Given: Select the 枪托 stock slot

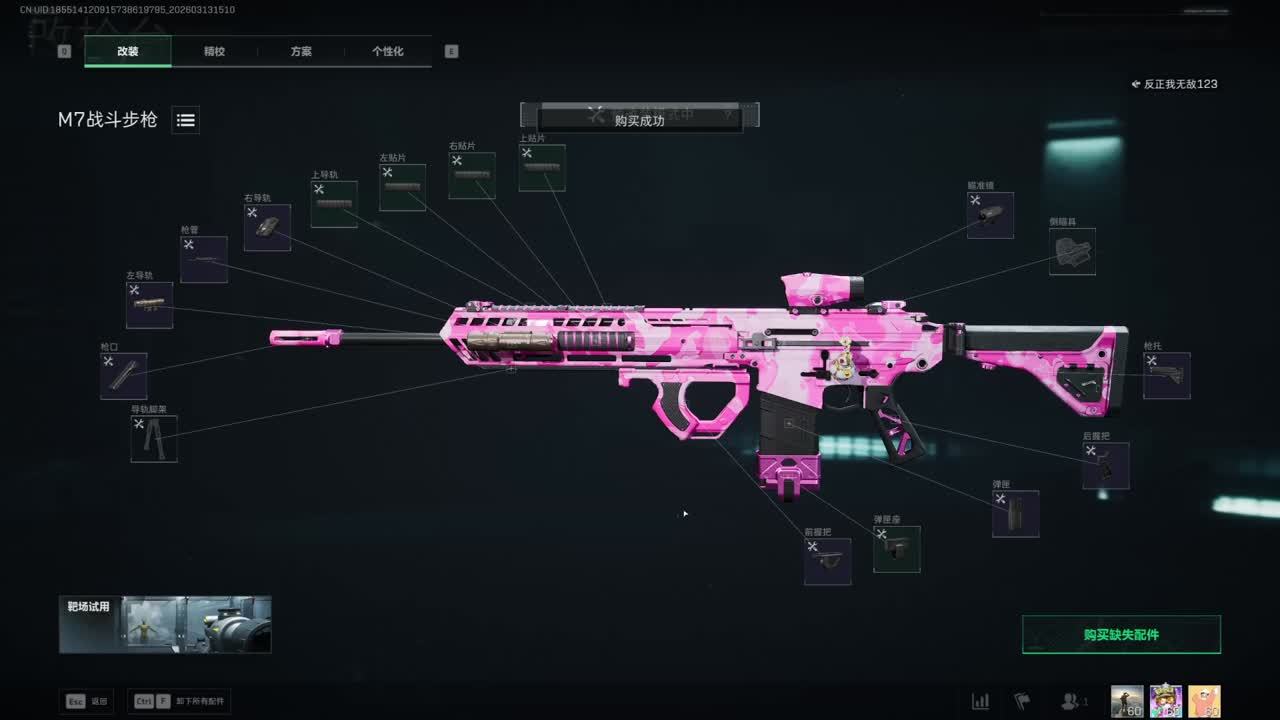Looking at the screenshot, I should click(x=1167, y=376).
